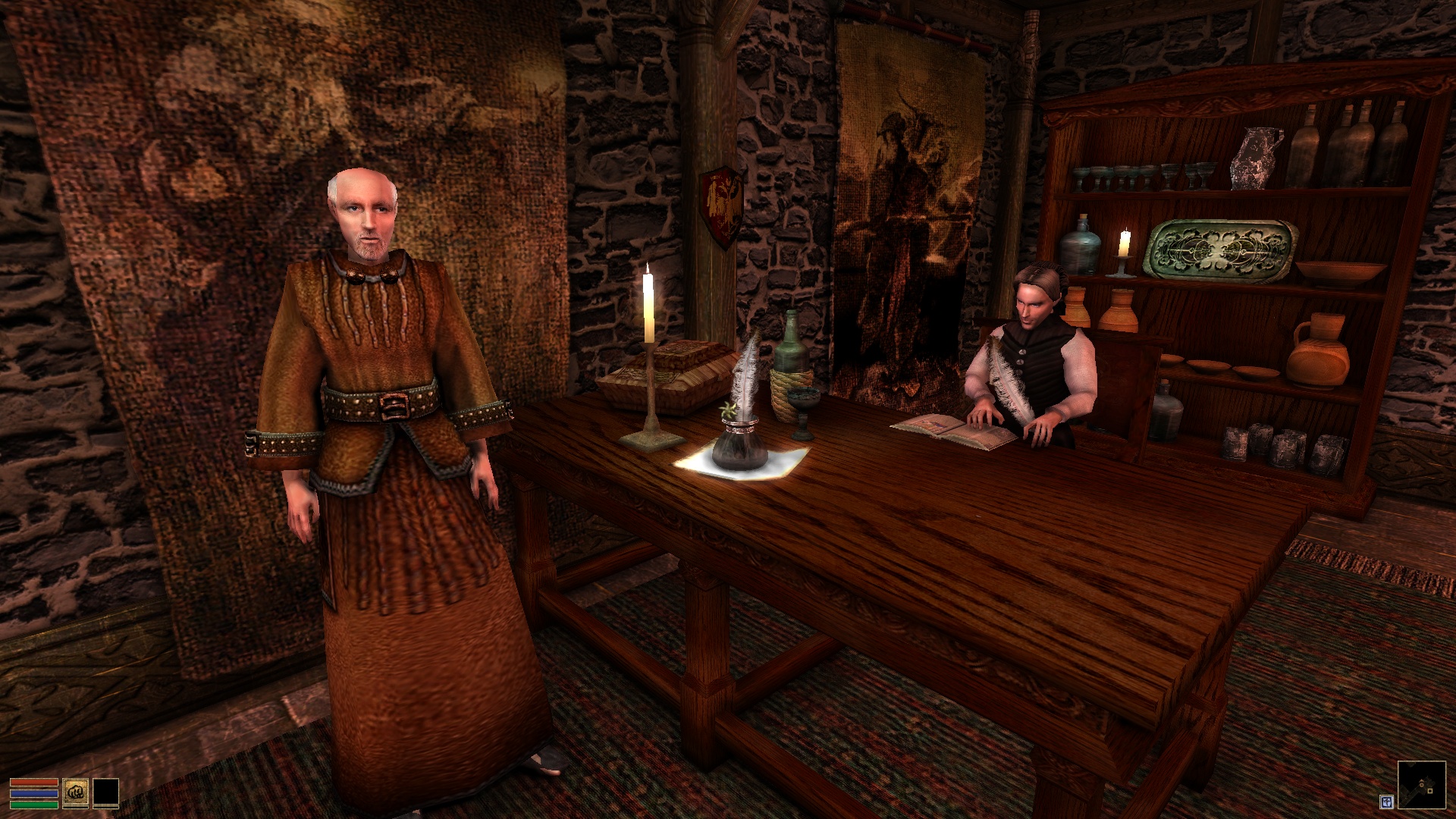Click the fist weapon icon
Screen dimensions: 1456x819
75,791
